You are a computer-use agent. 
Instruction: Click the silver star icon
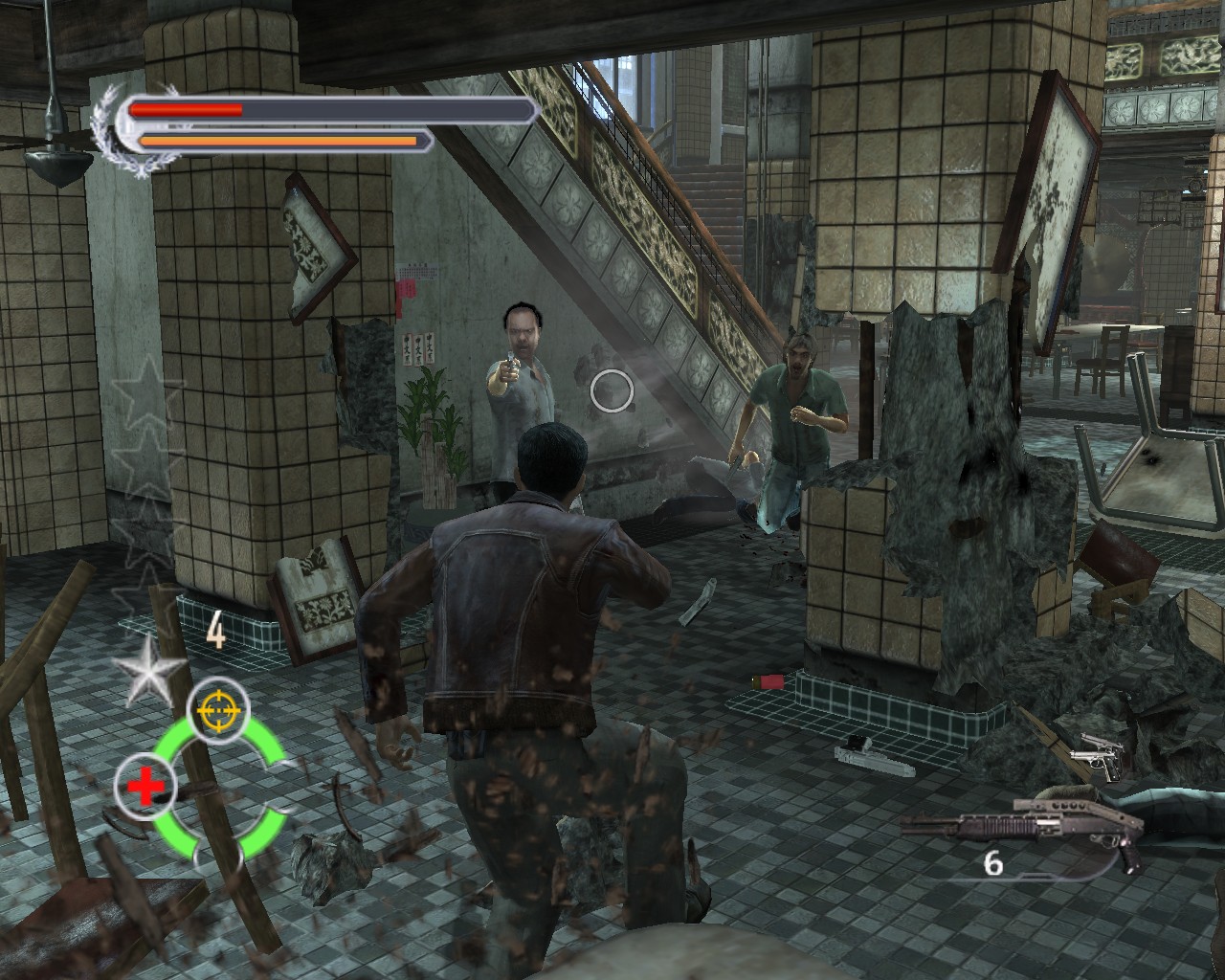[x=148, y=669]
